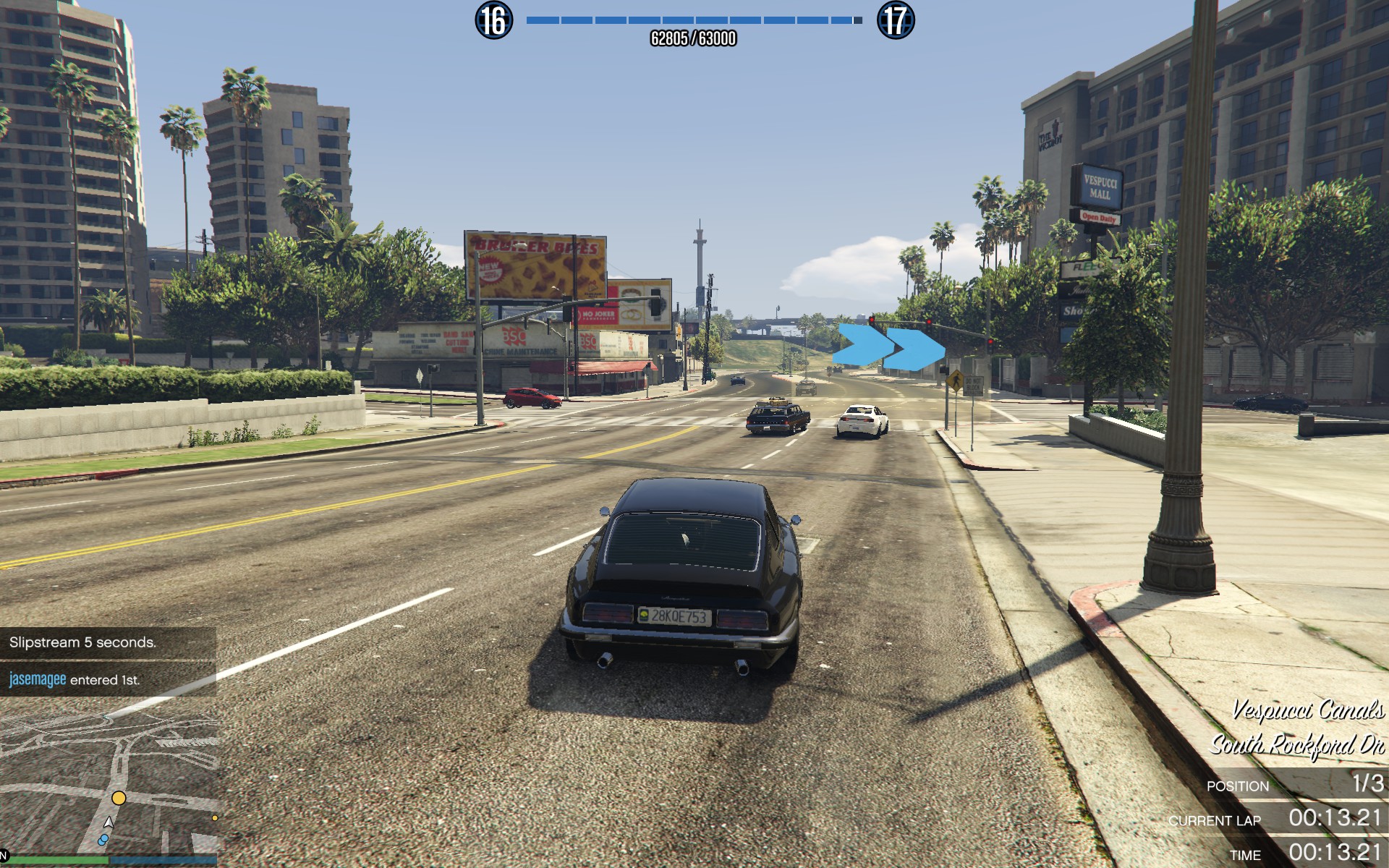Click the white player arrow on minimap
1389x868 pixels.
tap(109, 822)
